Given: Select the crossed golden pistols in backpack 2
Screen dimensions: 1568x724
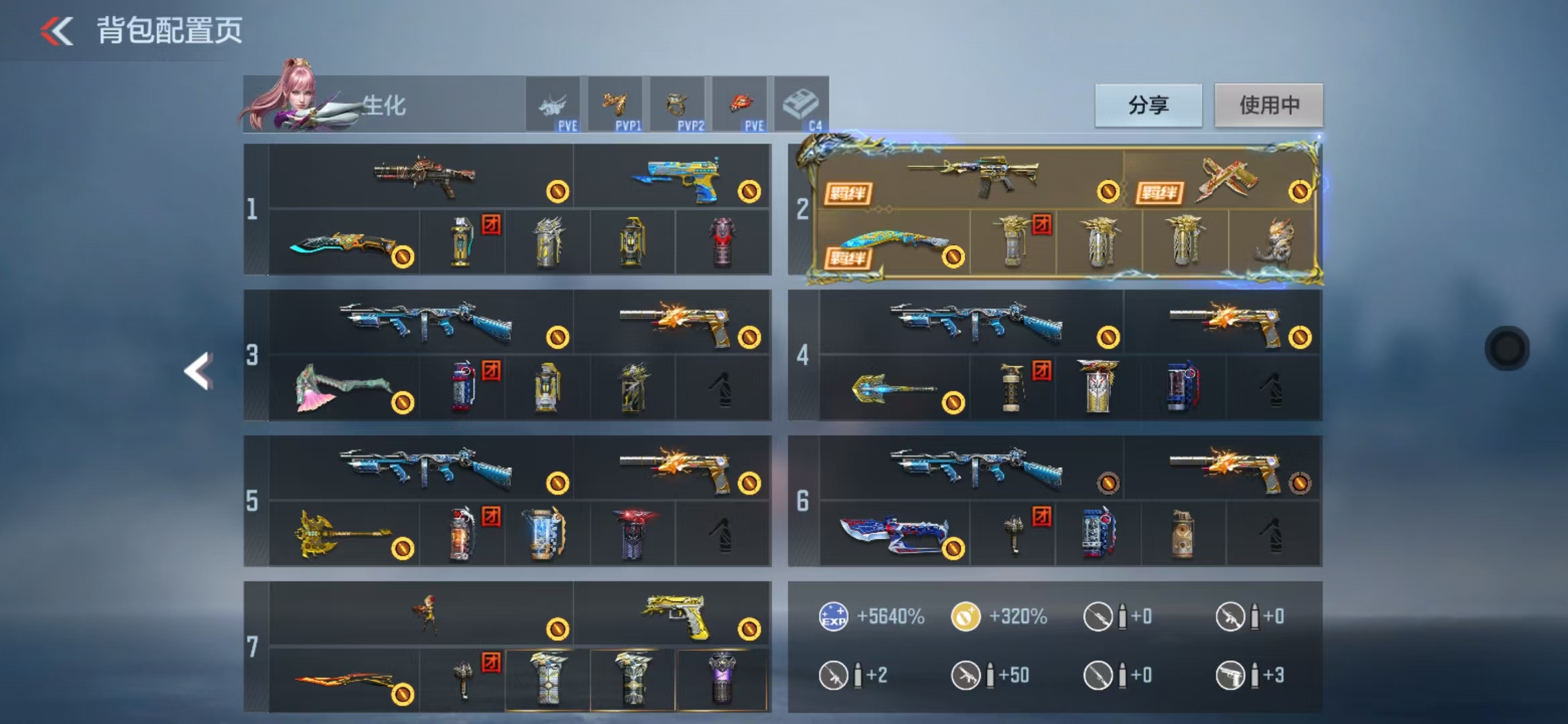Looking at the screenshot, I should [x=1225, y=179].
